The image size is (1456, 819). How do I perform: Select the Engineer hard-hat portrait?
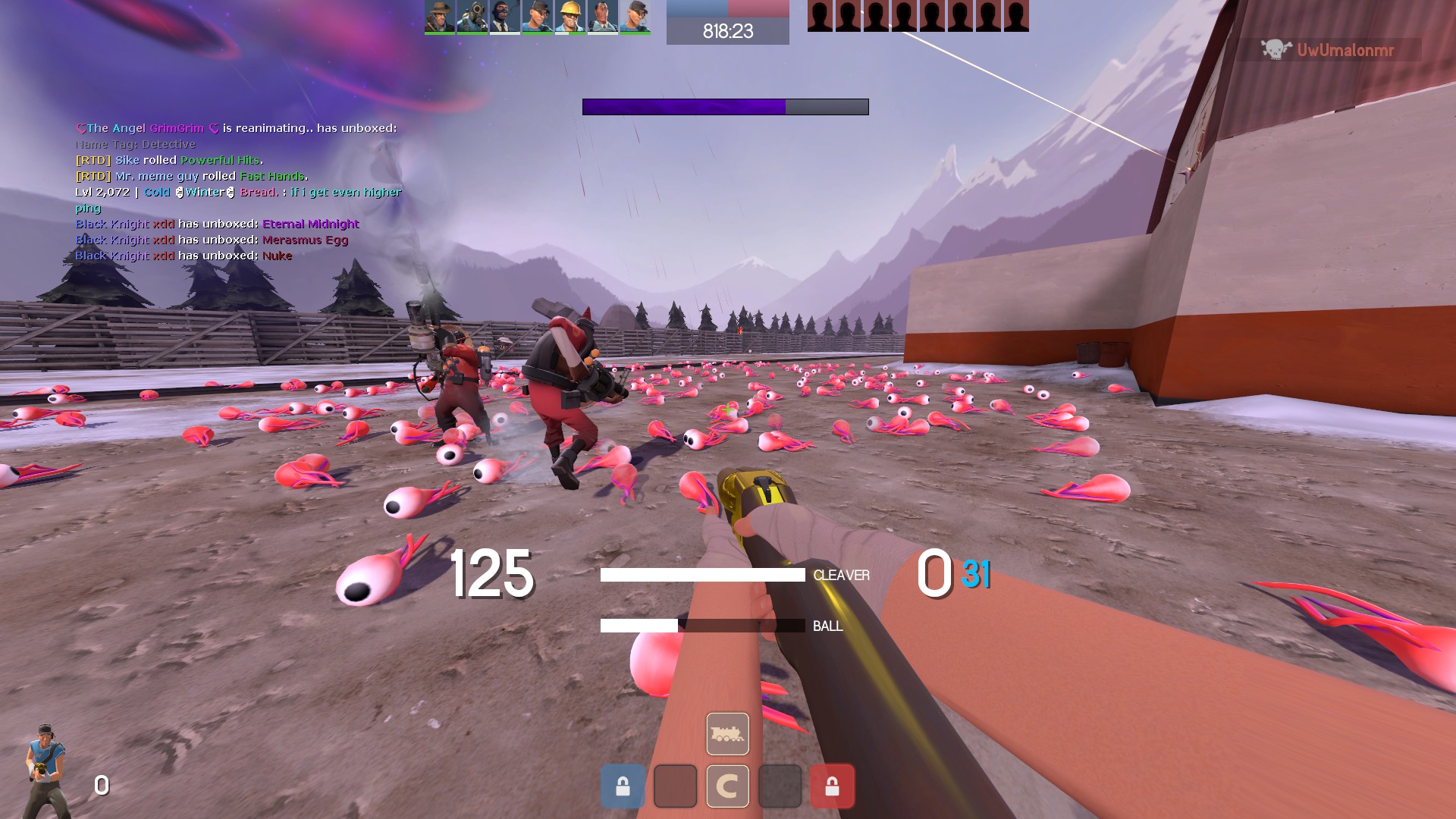[570, 17]
